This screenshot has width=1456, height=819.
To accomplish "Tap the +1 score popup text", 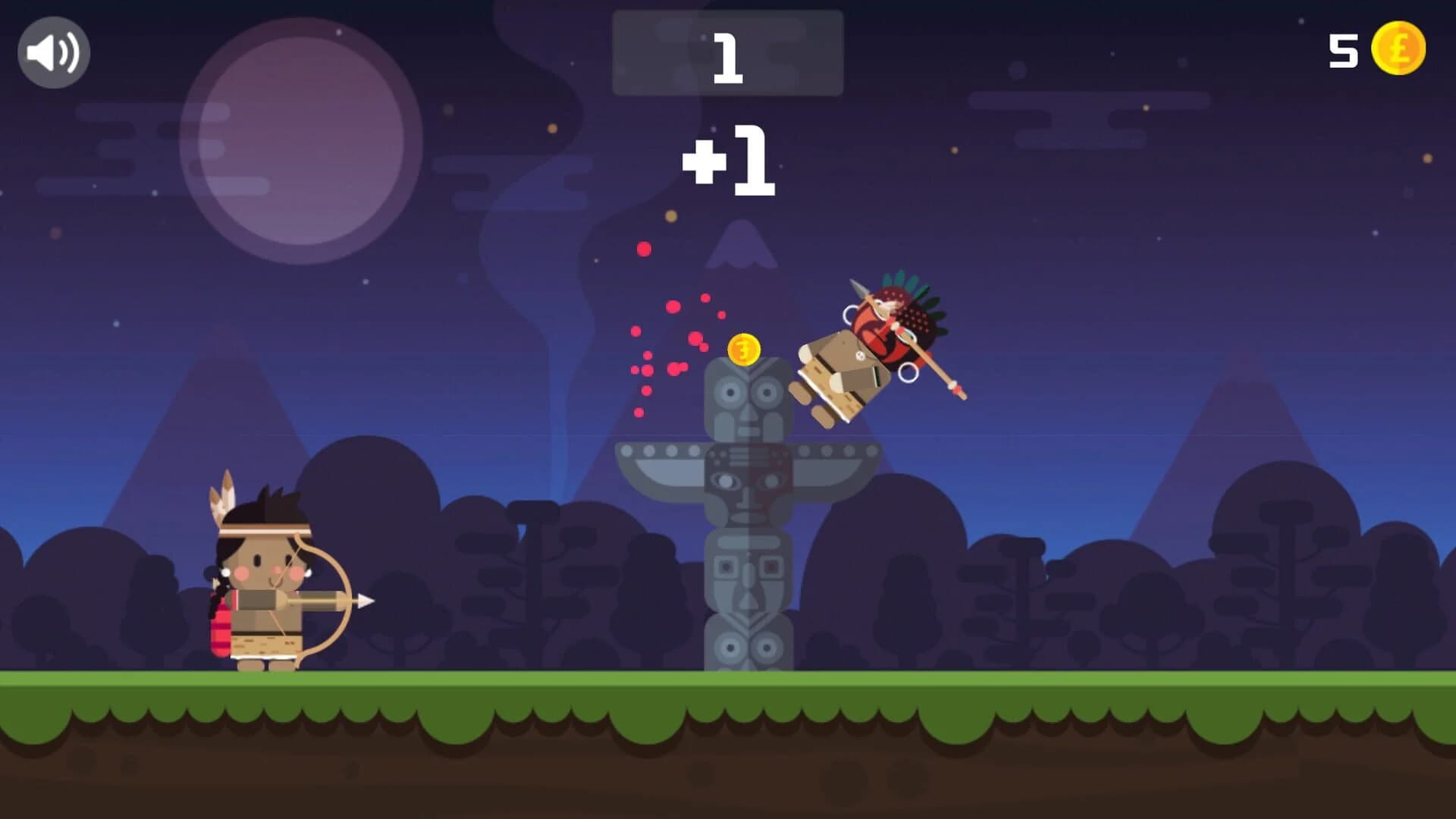I will coord(730,161).
